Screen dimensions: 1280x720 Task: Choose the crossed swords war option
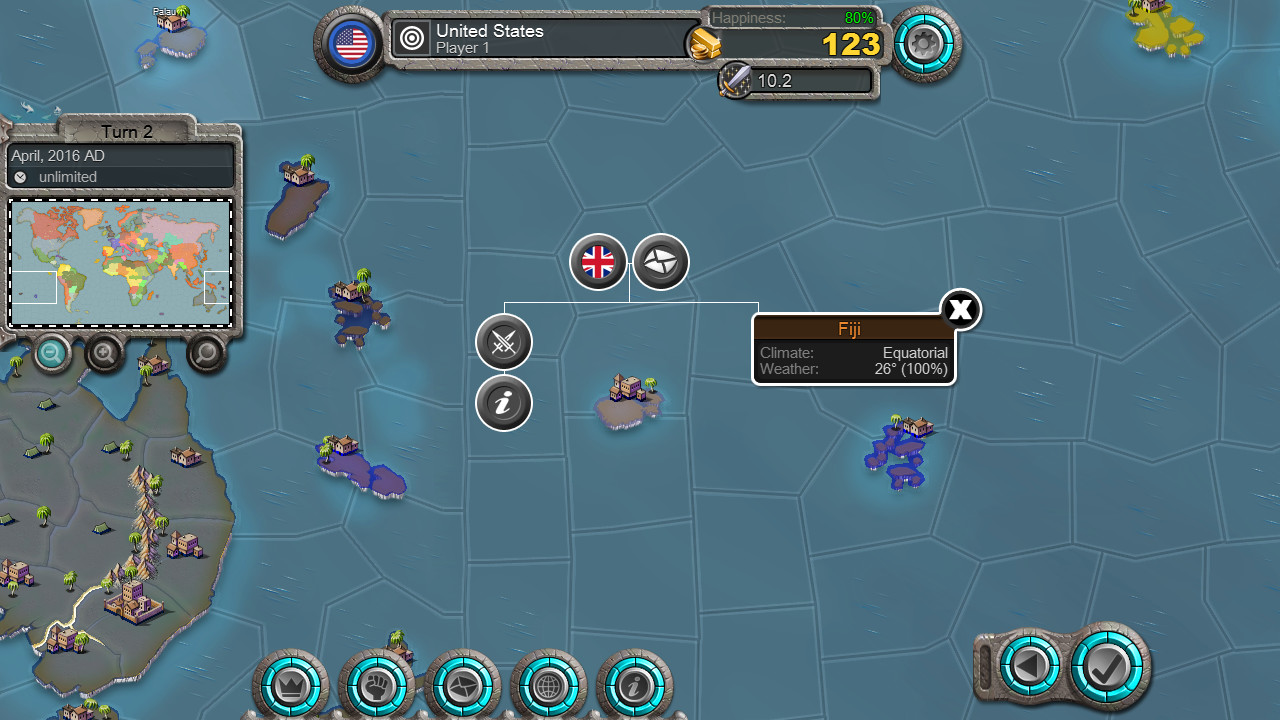pyautogui.click(x=504, y=342)
